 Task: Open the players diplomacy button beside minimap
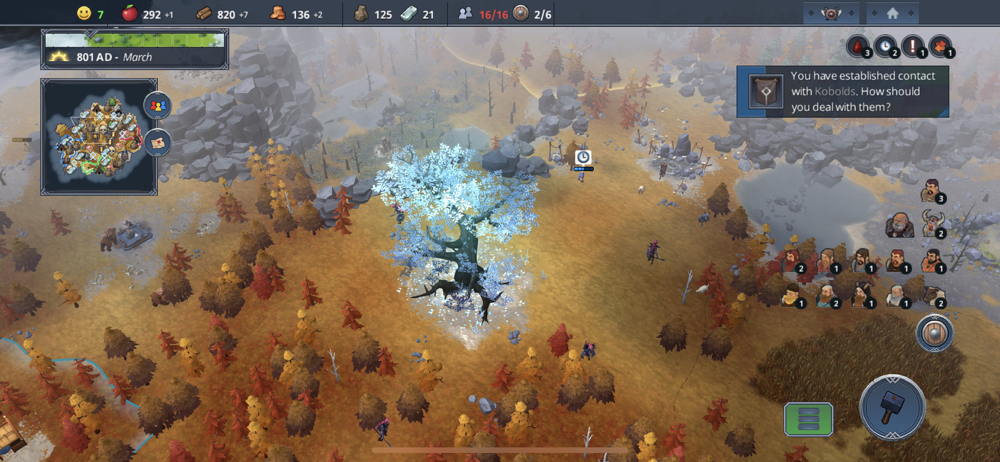[157, 104]
